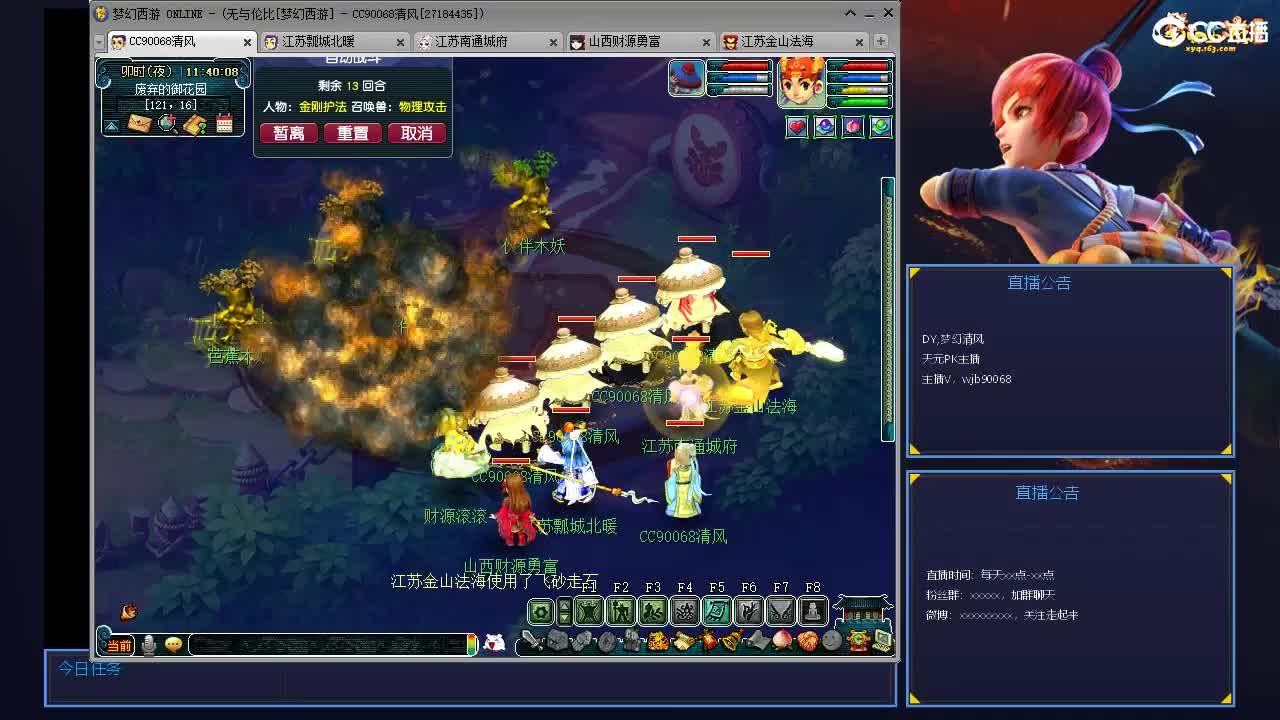
Task: Open the mail envelope icon in the time panel
Action: tap(138, 122)
